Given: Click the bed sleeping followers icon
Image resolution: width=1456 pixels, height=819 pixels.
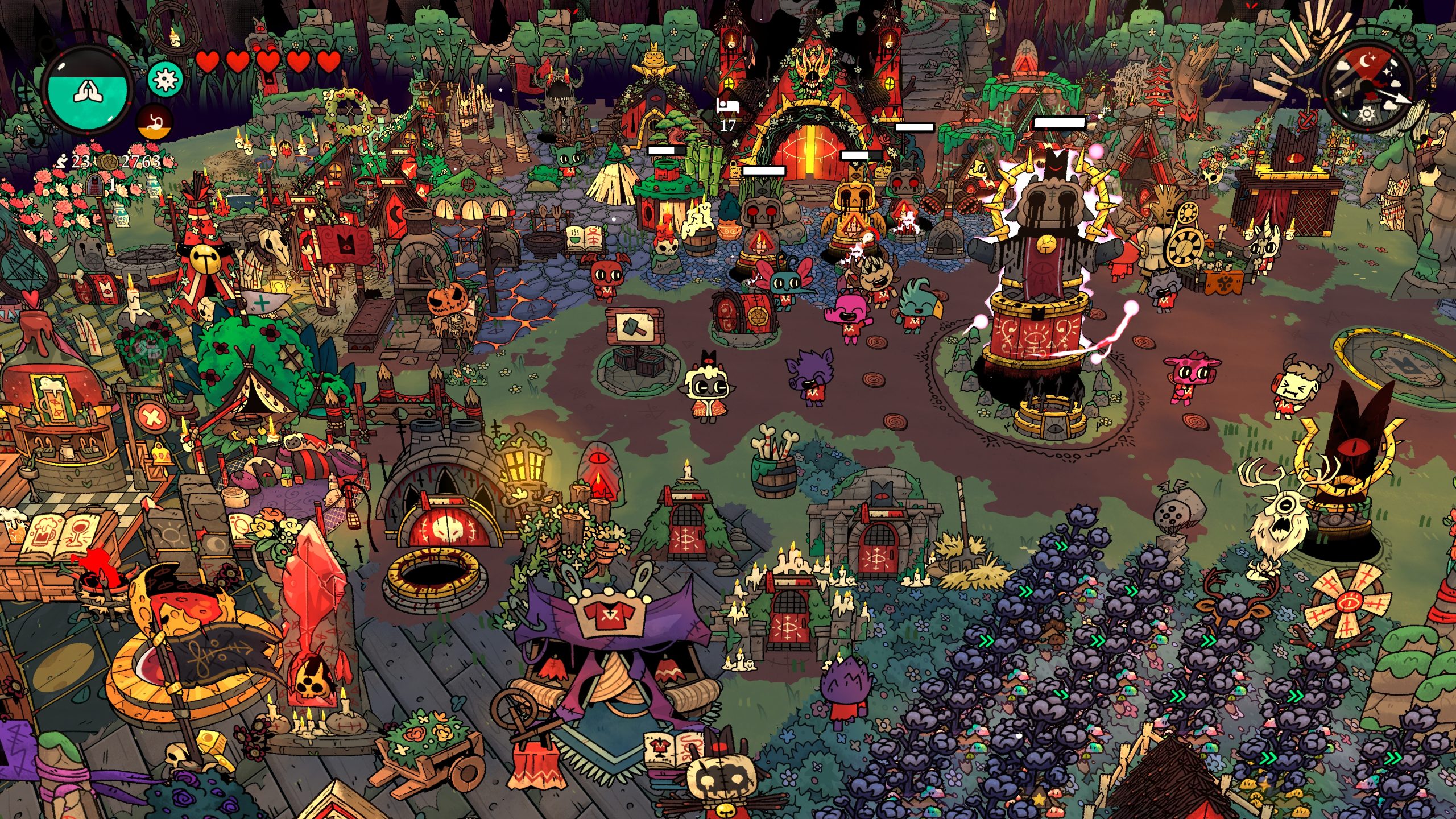Looking at the screenshot, I should pos(727,106).
